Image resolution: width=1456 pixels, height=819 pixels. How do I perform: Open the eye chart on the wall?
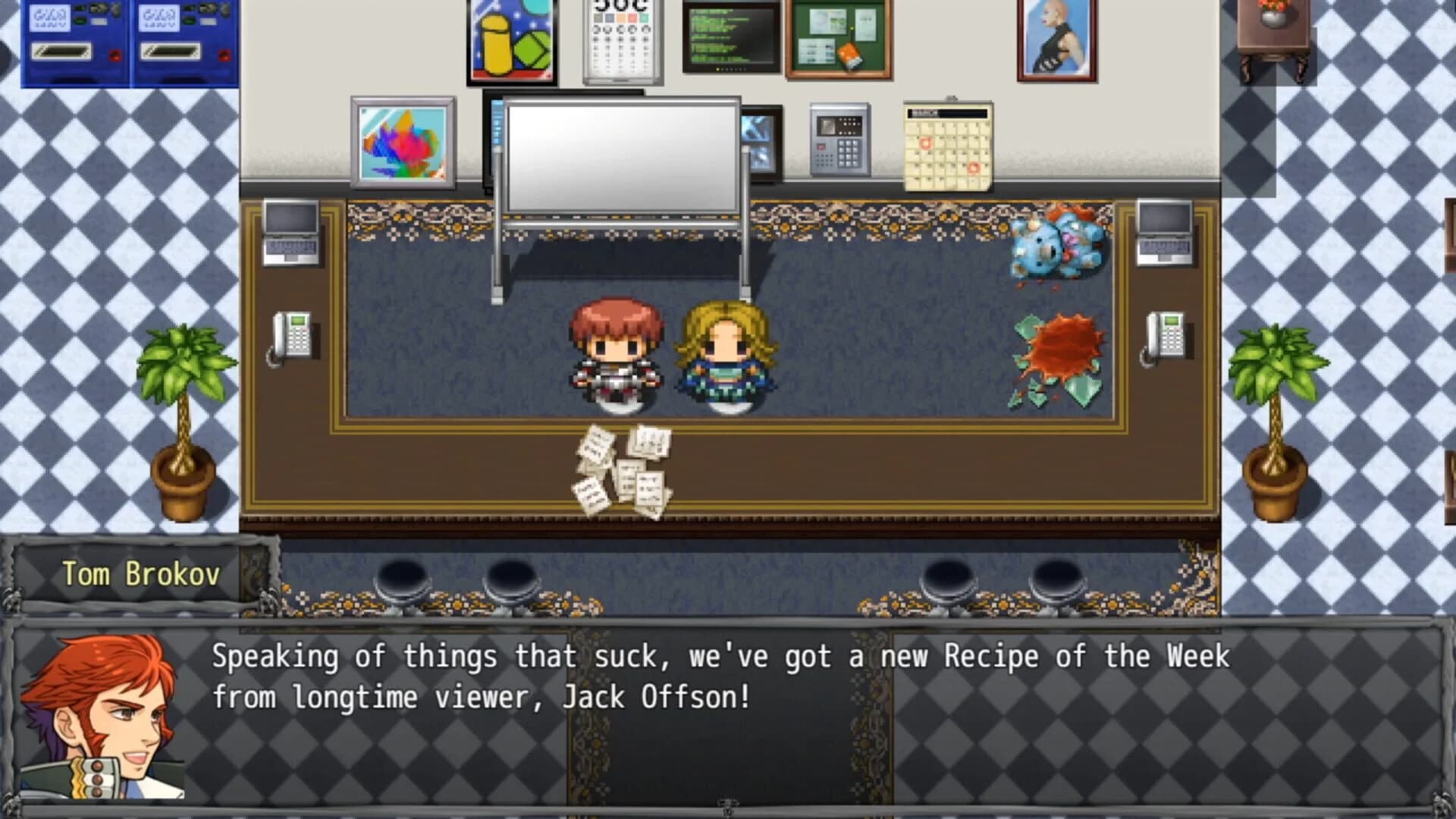click(622, 42)
